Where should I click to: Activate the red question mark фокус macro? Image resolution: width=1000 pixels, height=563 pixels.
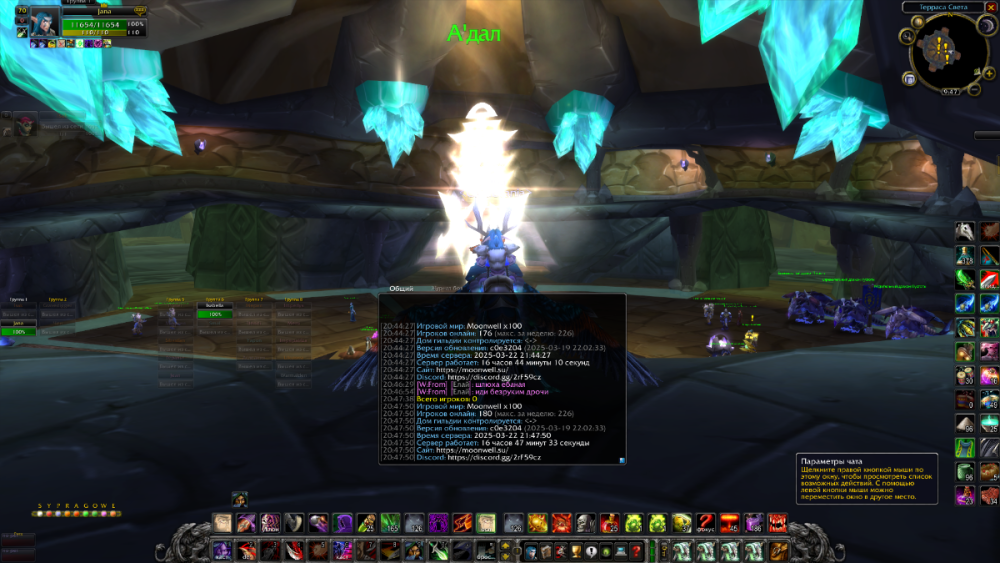click(705, 522)
